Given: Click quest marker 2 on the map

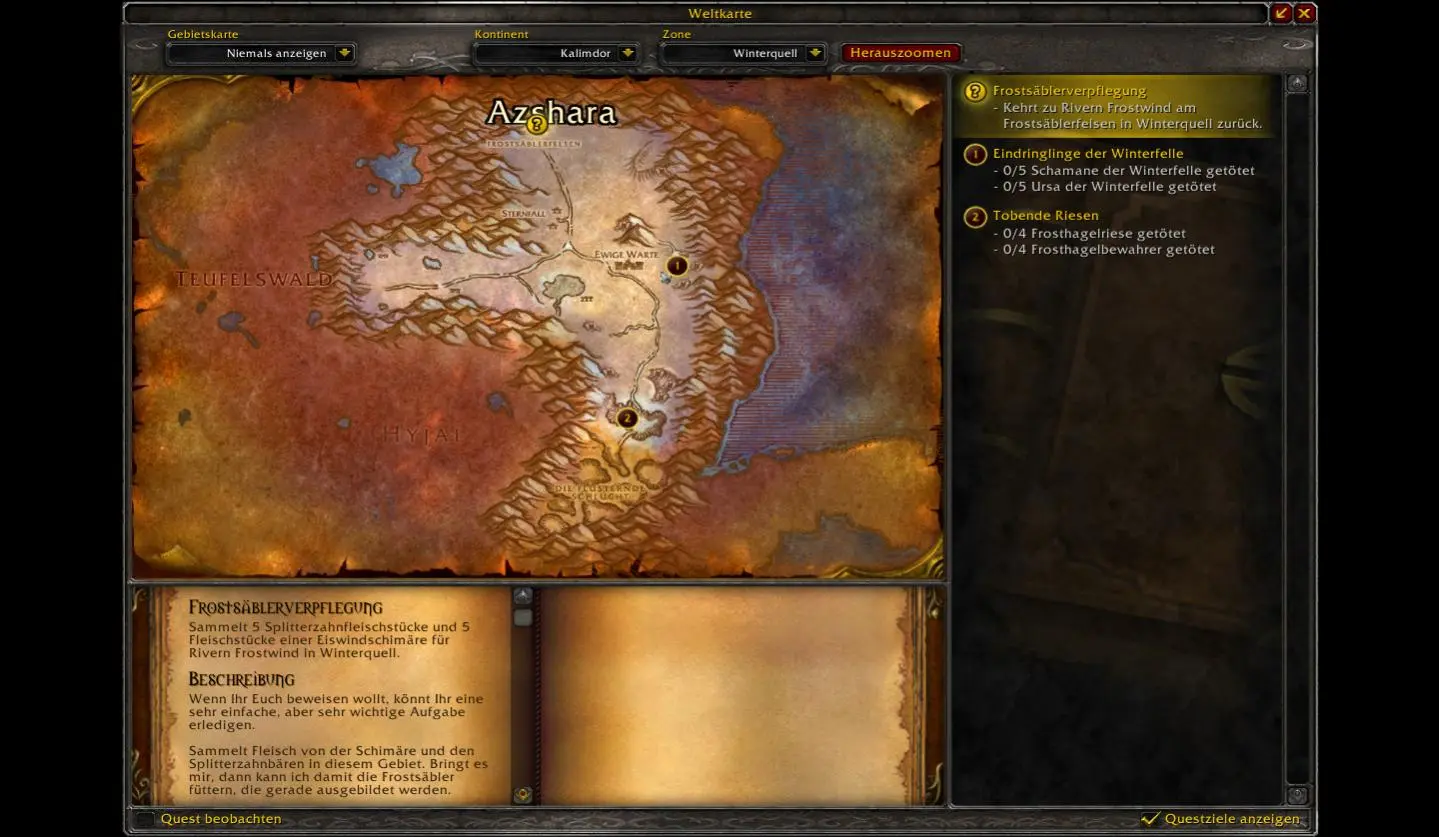Looking at the screenshot, I should click(627, 418).
